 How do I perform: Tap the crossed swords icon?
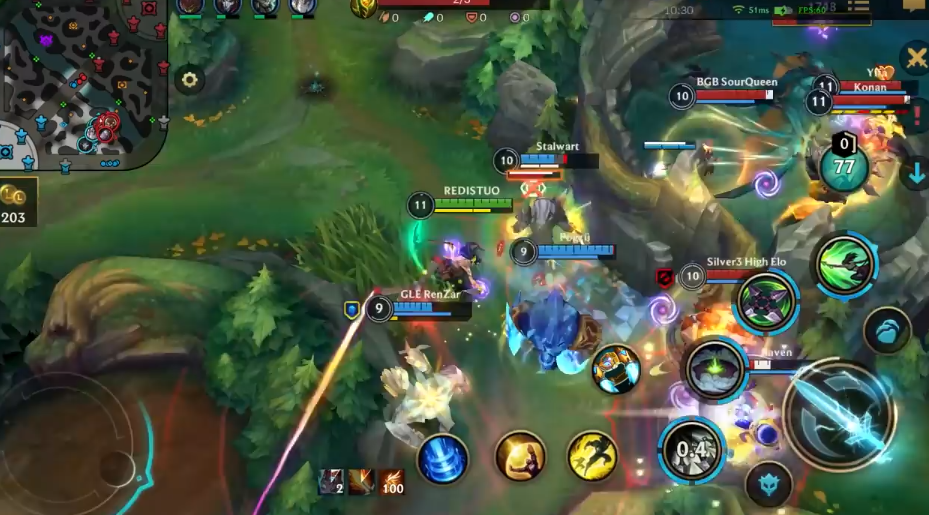(914, 58)
